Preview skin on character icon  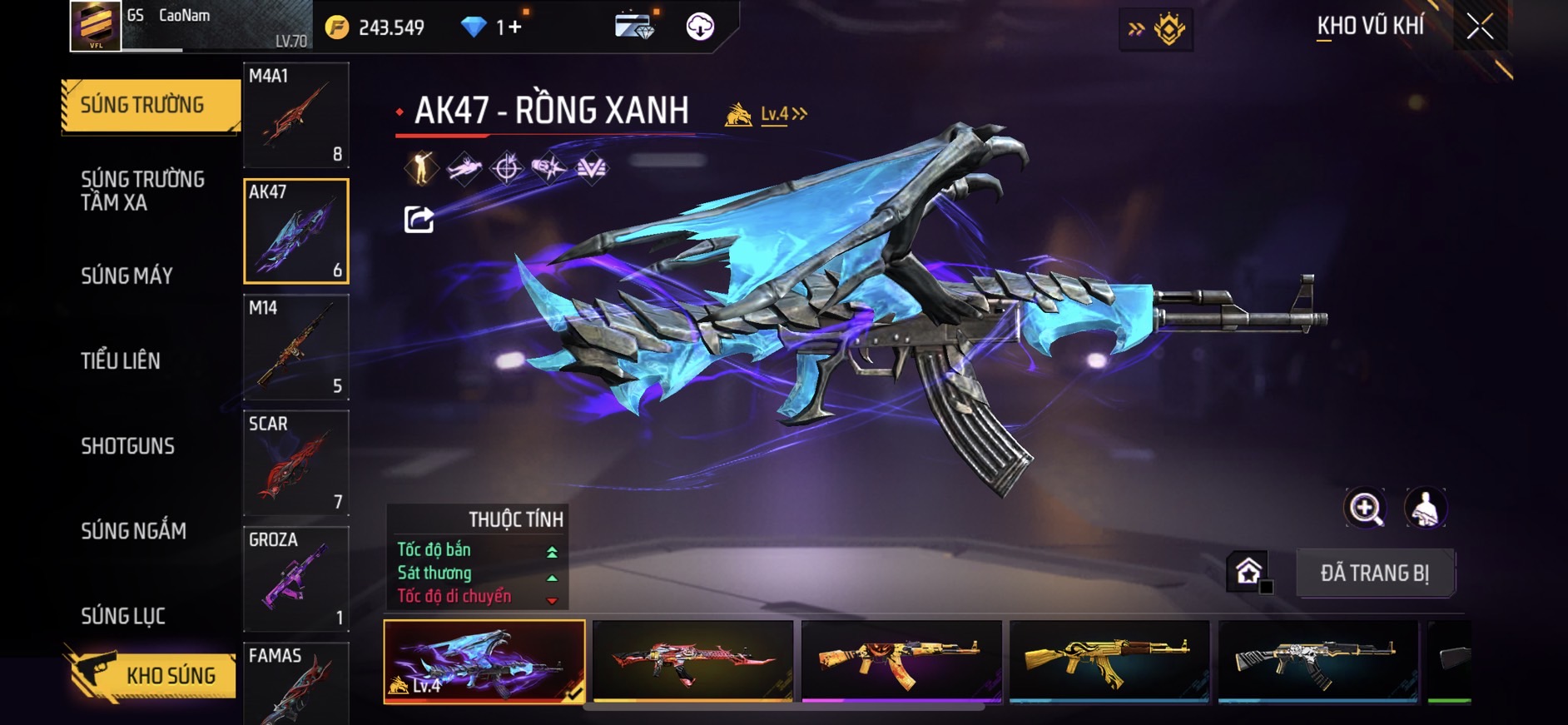pyautogui.click(x=1425, y=508)
